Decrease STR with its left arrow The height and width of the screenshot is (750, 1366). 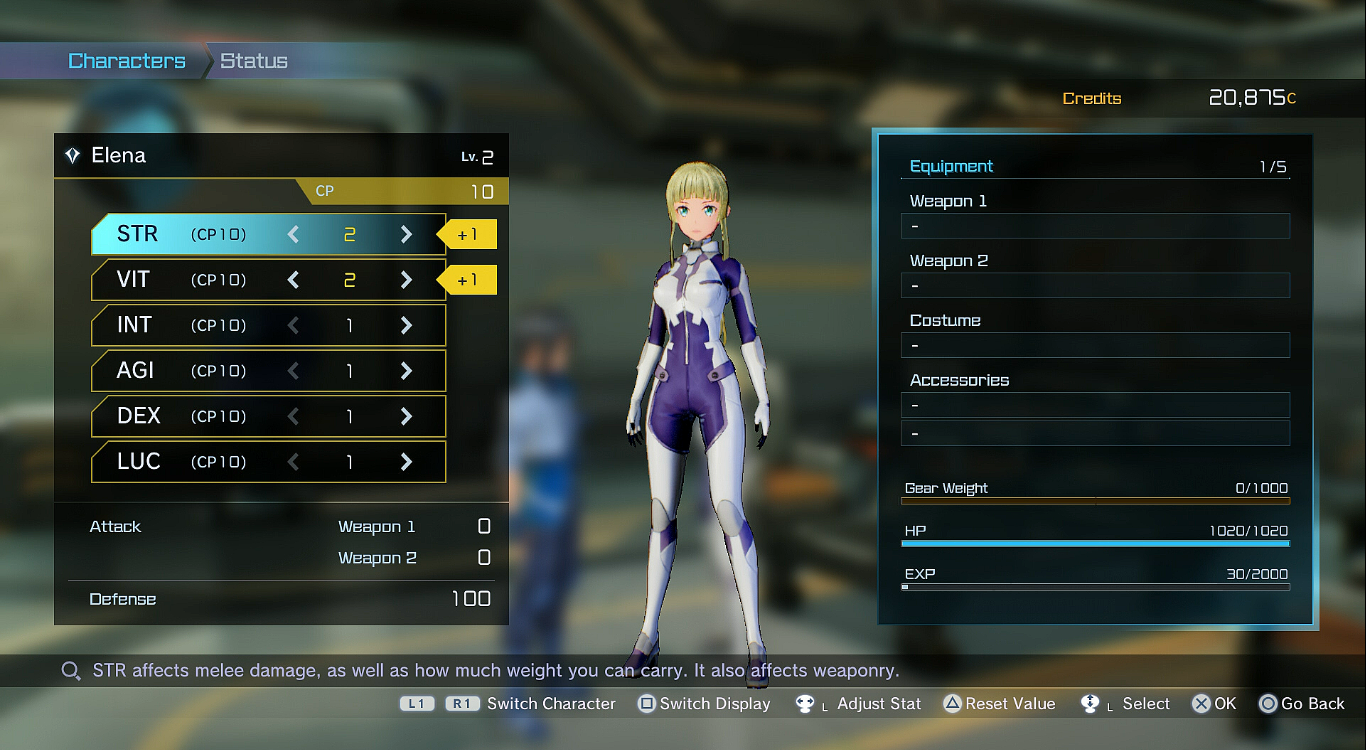(x=293, y=235)
